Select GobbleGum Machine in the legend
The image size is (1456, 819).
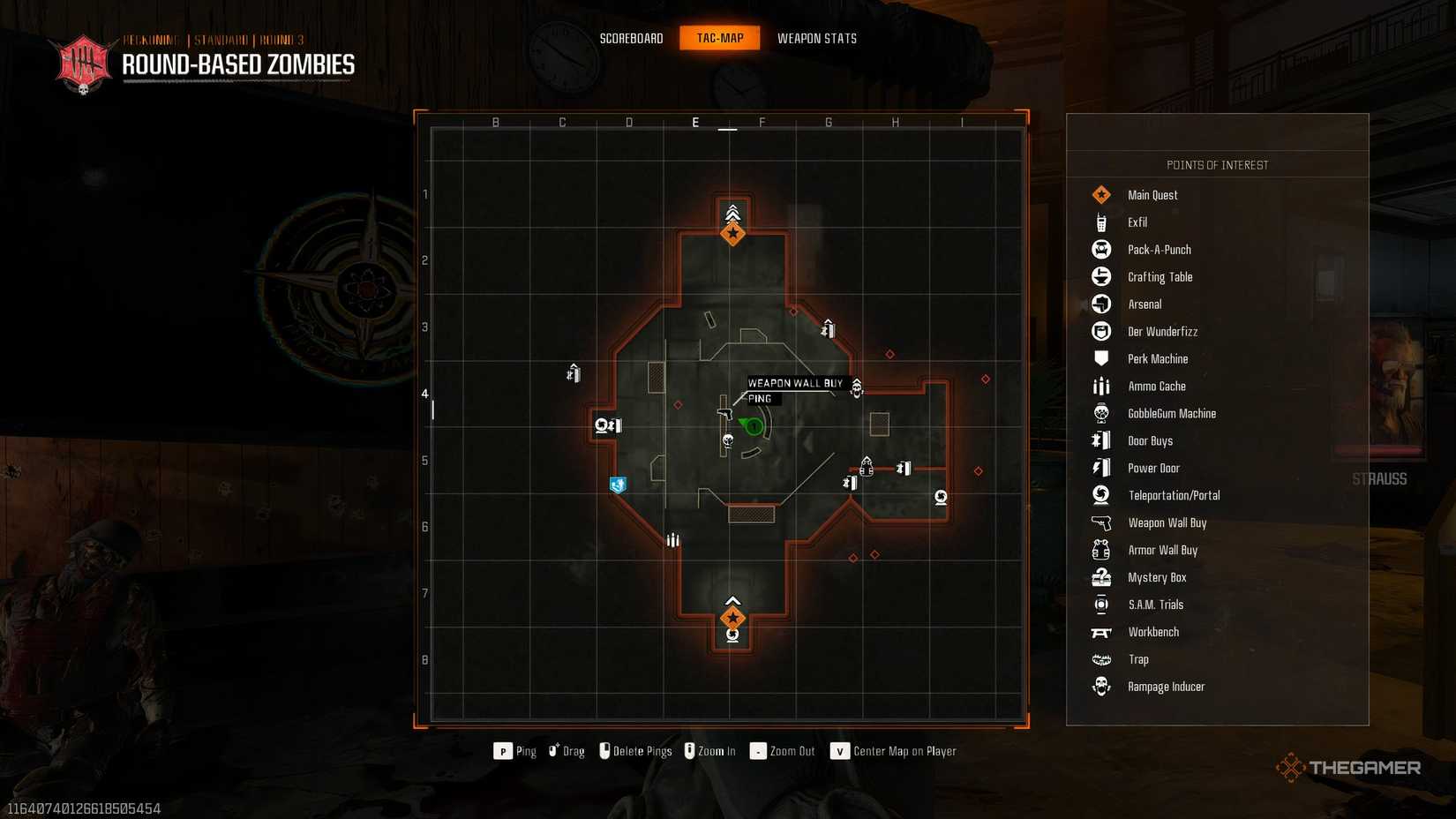[1171, 414]
